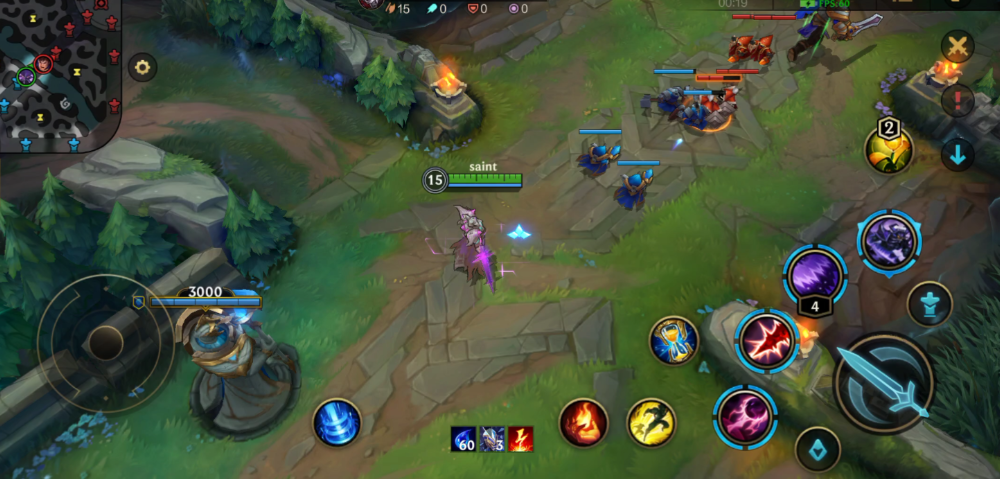Cast the pink crescent ability

(746, 416)
